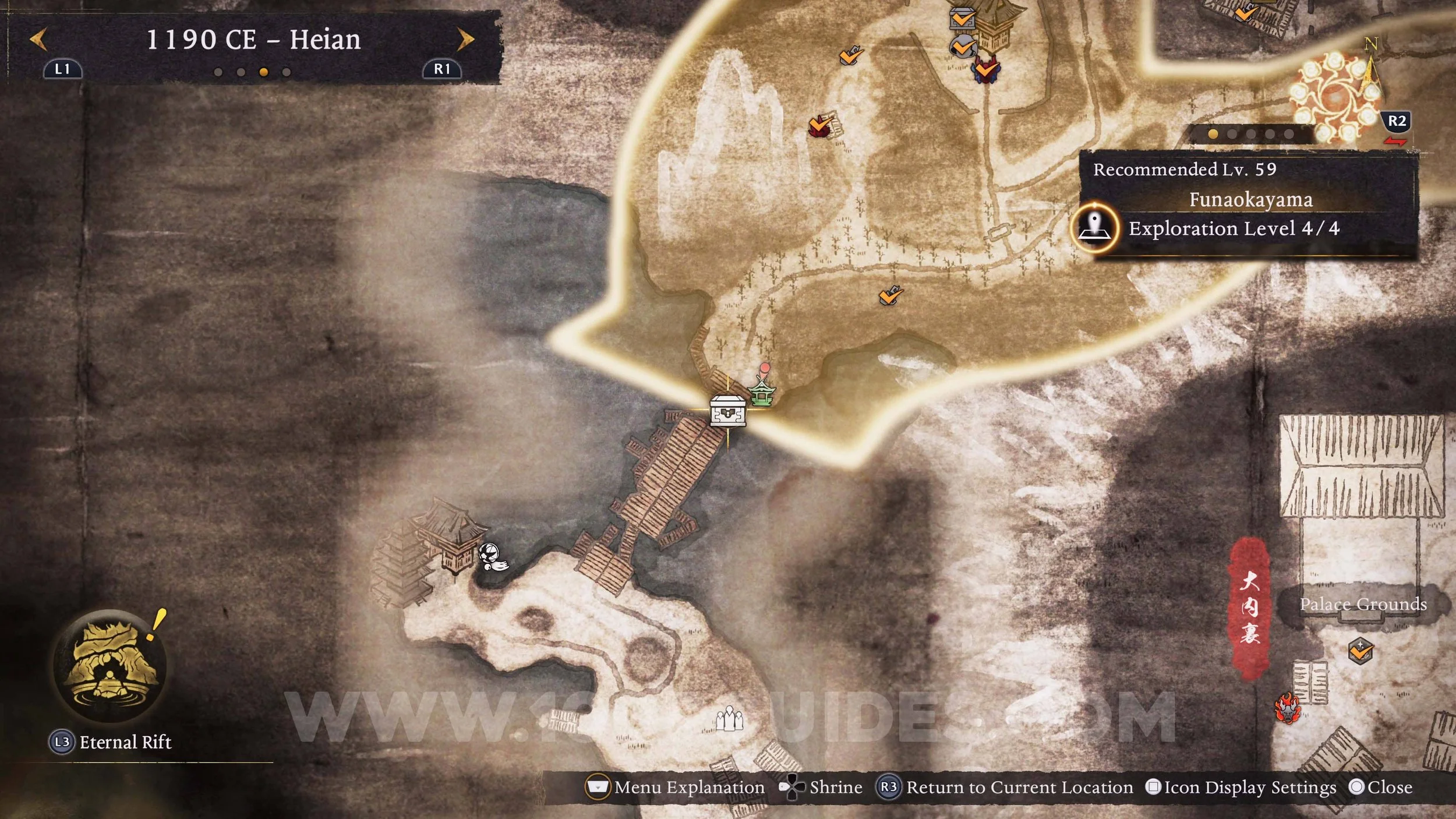
Task: Click the three white figures map marker
Action: pyautogui.click(x=729, y=718)
